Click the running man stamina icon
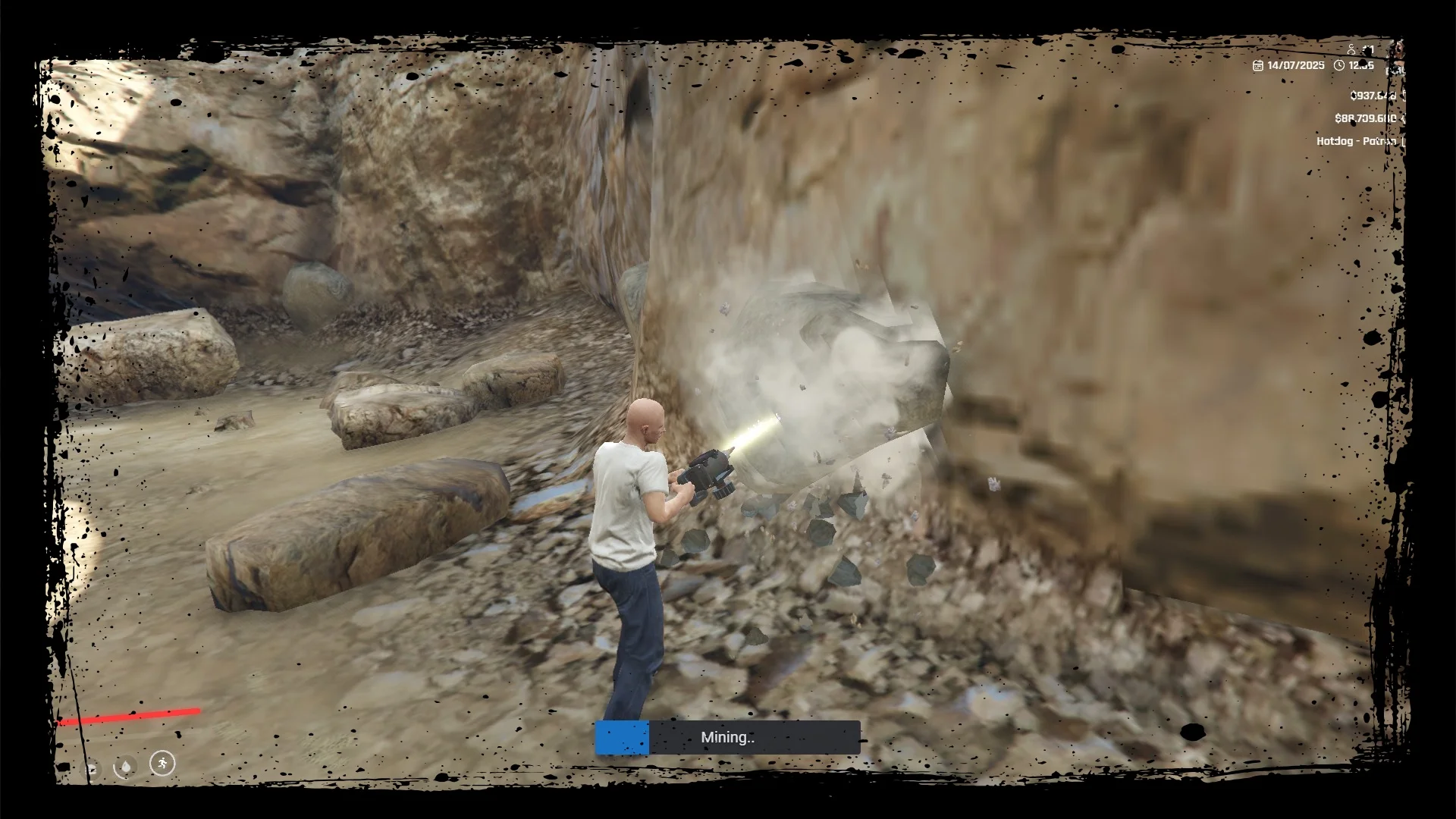The image size is (1456, 819). click(x=162, y=763)
